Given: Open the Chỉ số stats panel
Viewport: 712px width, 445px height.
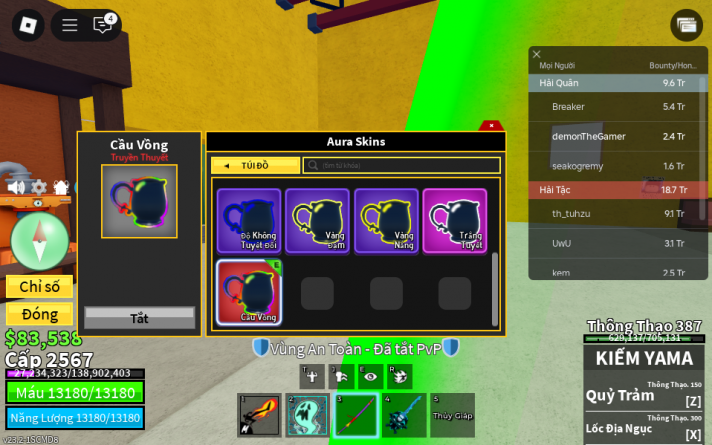Looking at the screenshot, I should (x=40, y=287).
